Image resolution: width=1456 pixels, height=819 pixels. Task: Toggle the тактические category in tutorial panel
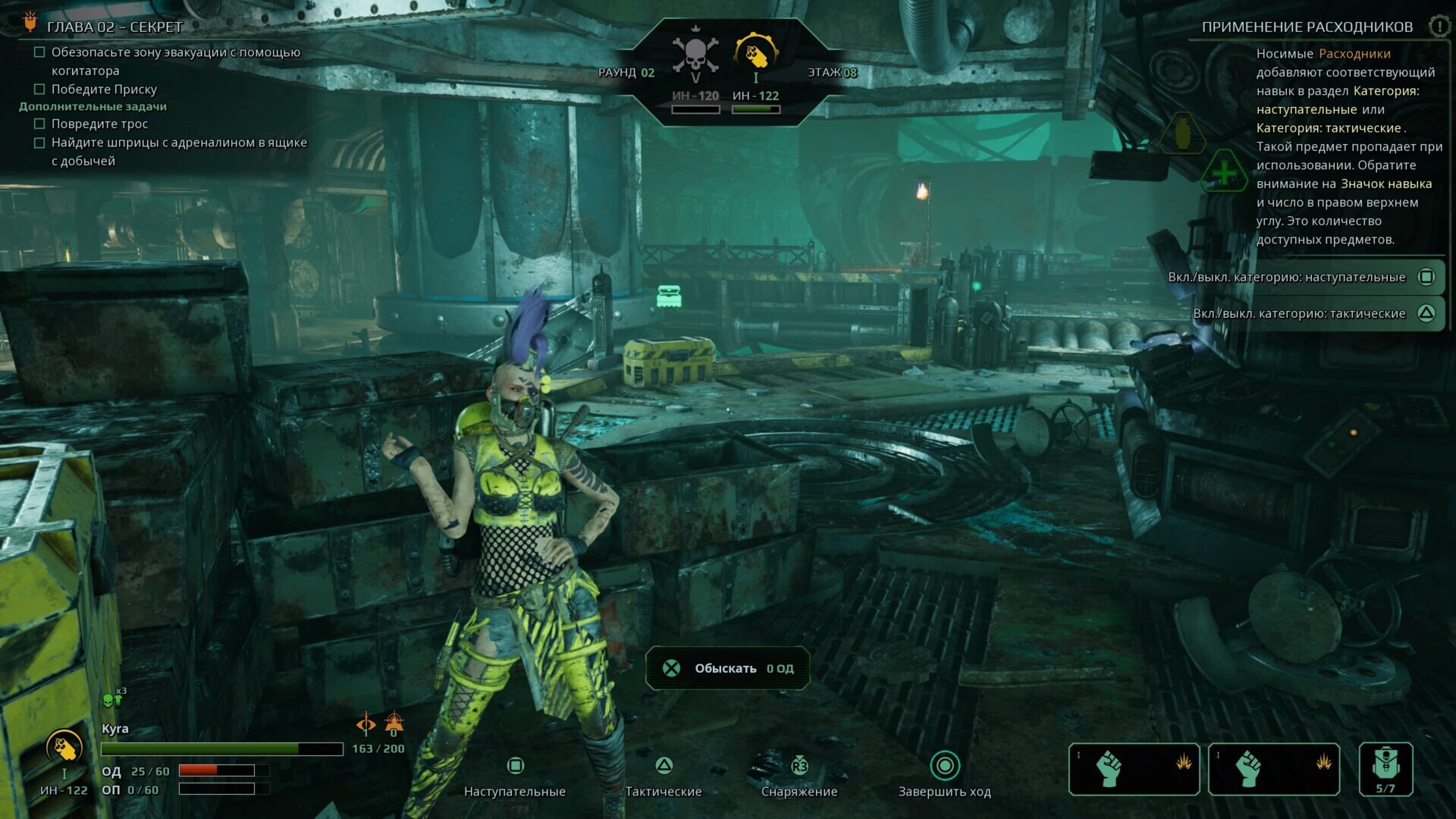(1426, 313)
